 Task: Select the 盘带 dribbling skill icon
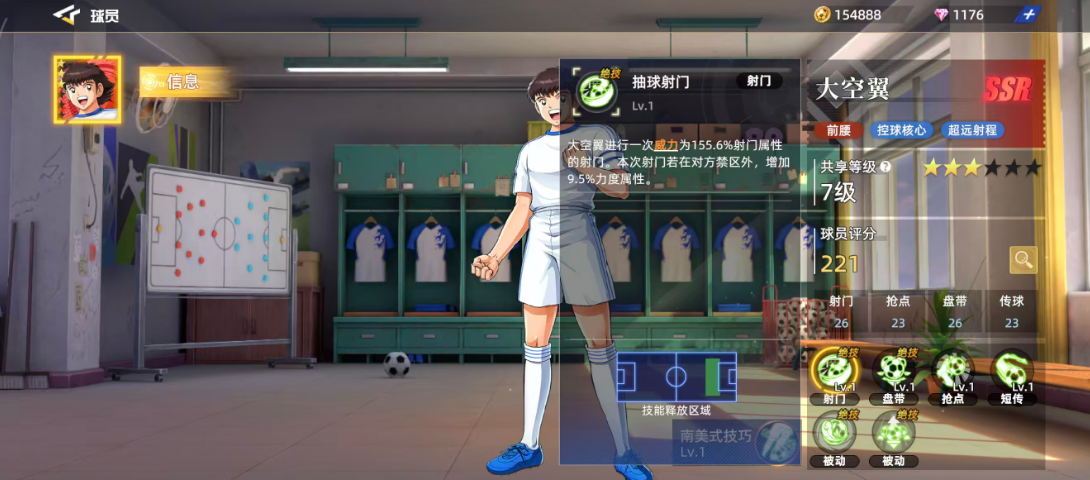pos(893,372)
